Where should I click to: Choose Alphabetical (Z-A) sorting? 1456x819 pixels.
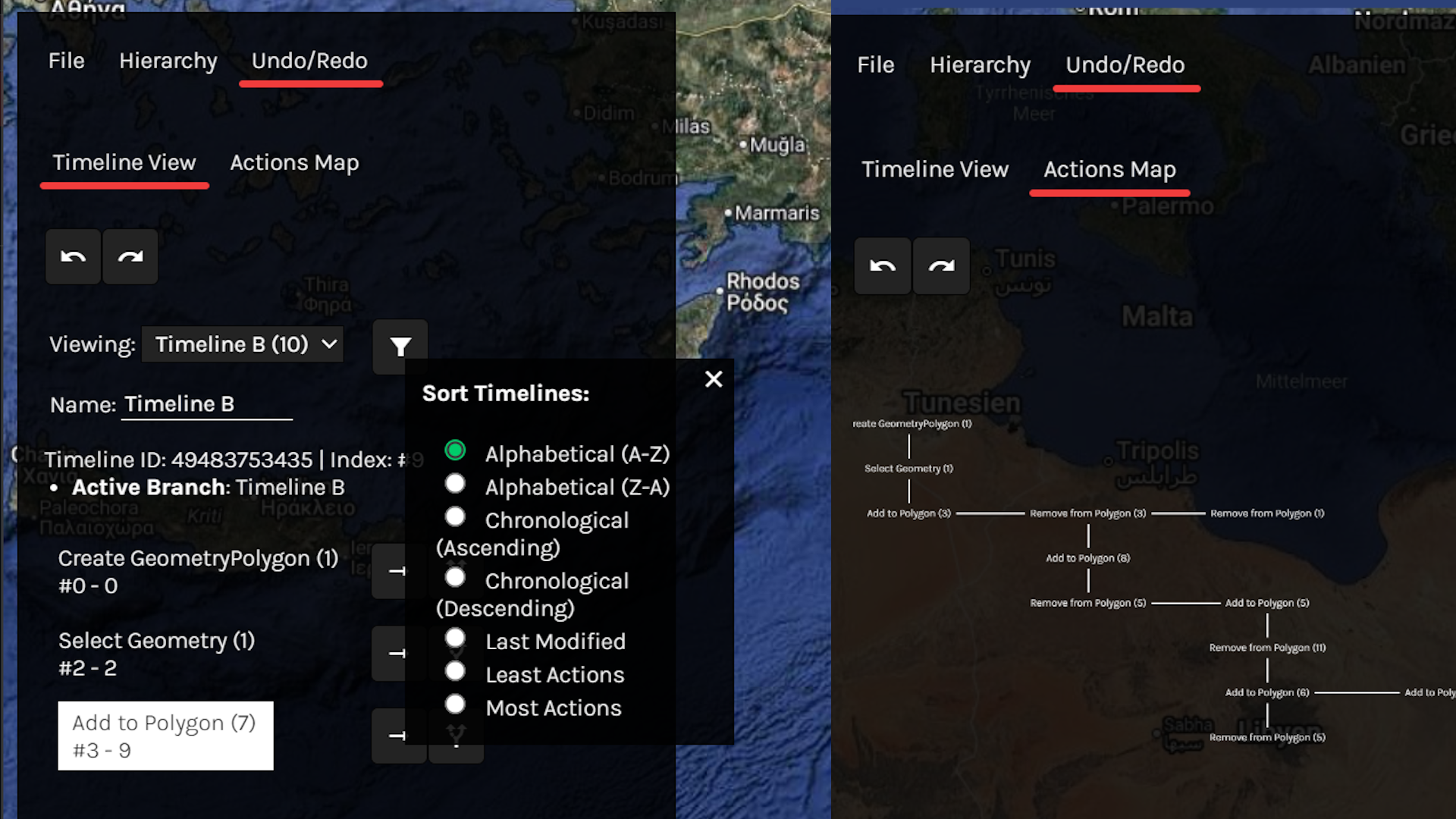(455, 484)
